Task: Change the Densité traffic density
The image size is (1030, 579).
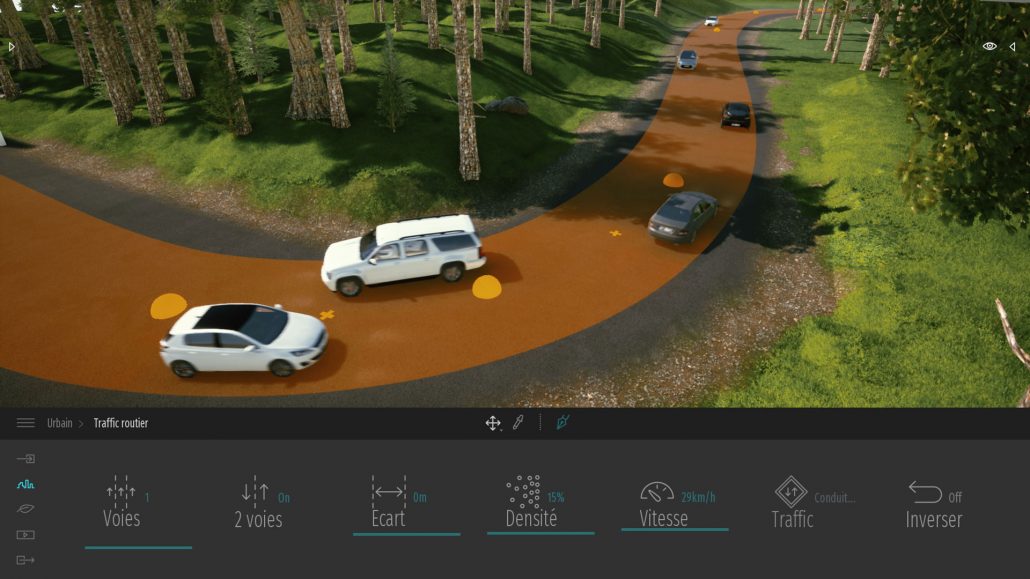Action: (531, 504)
